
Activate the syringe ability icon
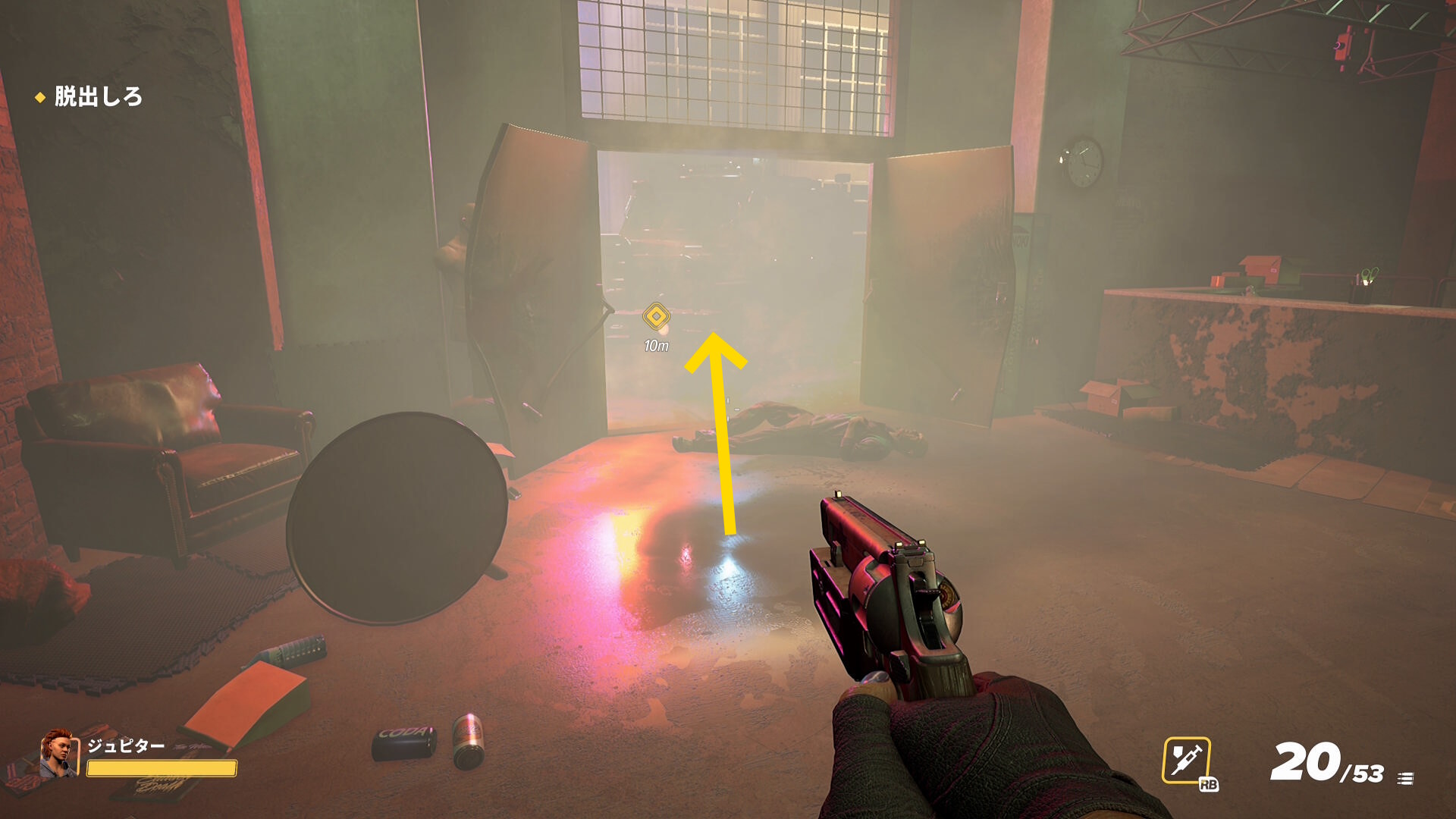click(1186, 760)
